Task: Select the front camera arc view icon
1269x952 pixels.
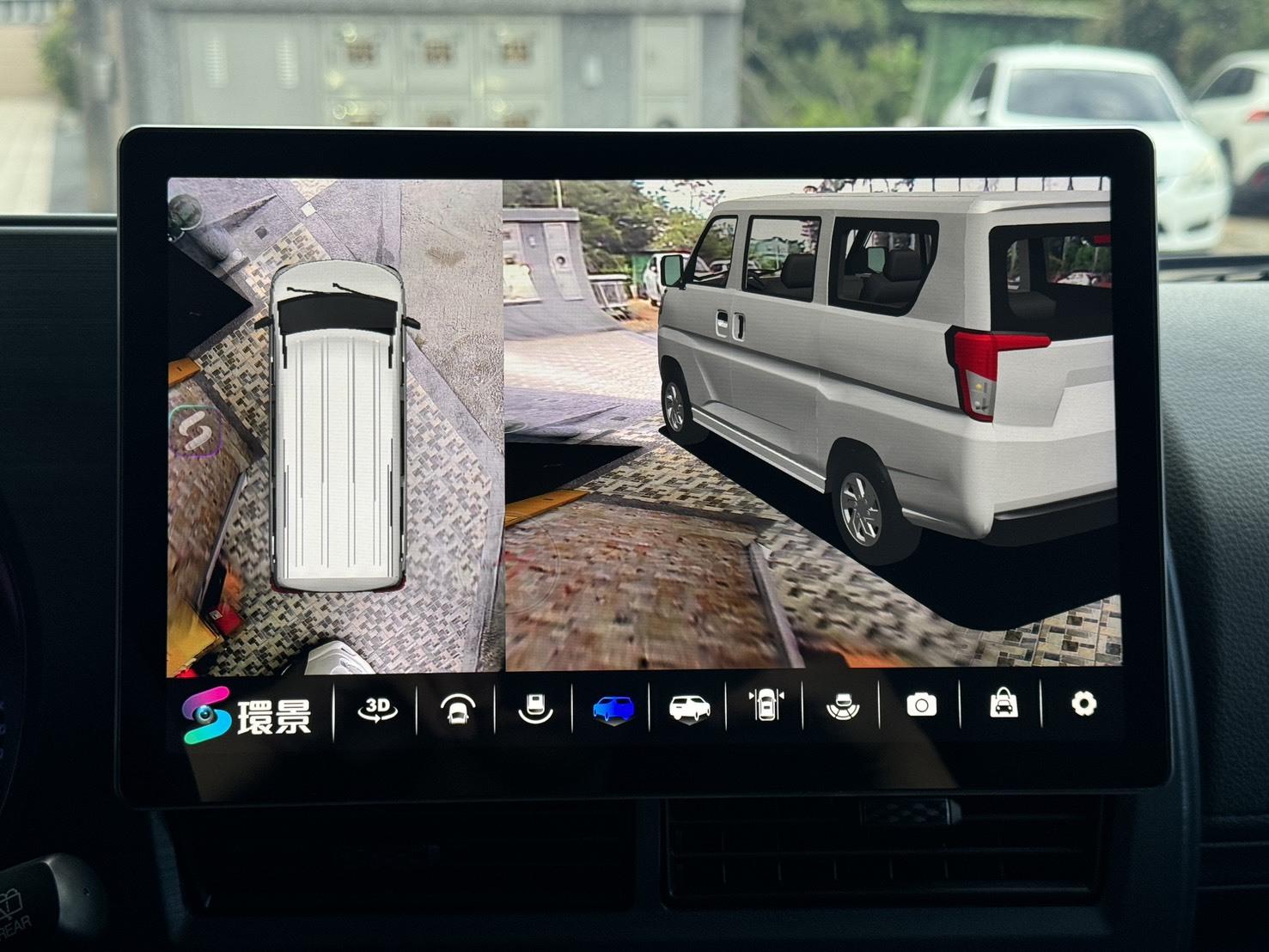Action: pos(456,710)
